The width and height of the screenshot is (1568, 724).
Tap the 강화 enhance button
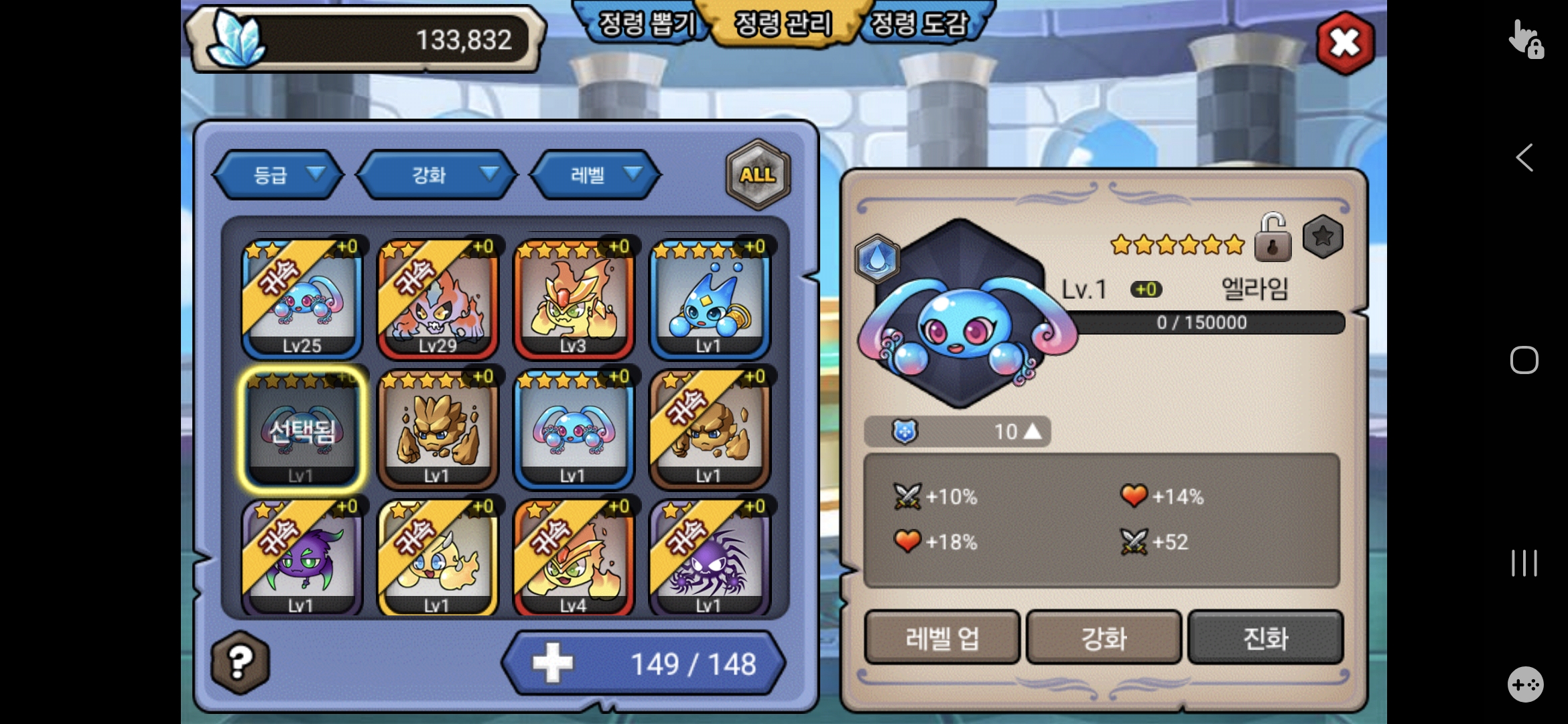pyautogui.click(x=1104, y=638)
